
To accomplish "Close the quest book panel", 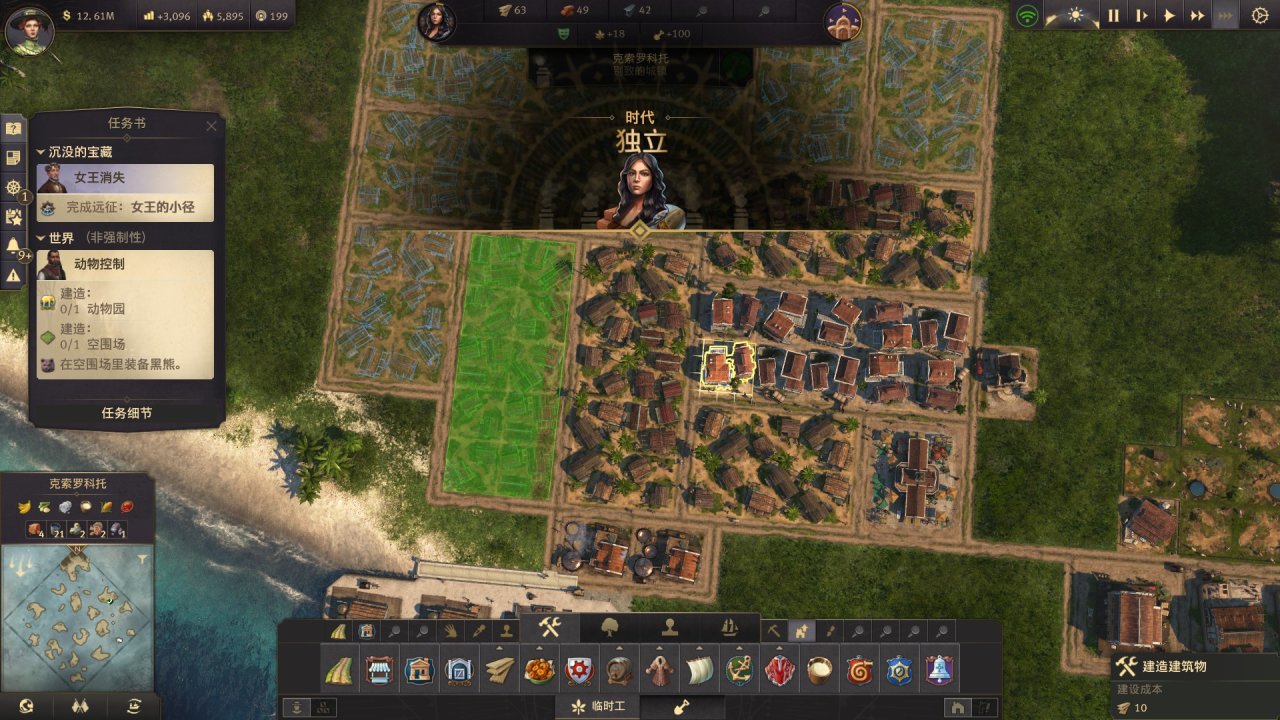I will click(211, 126).
